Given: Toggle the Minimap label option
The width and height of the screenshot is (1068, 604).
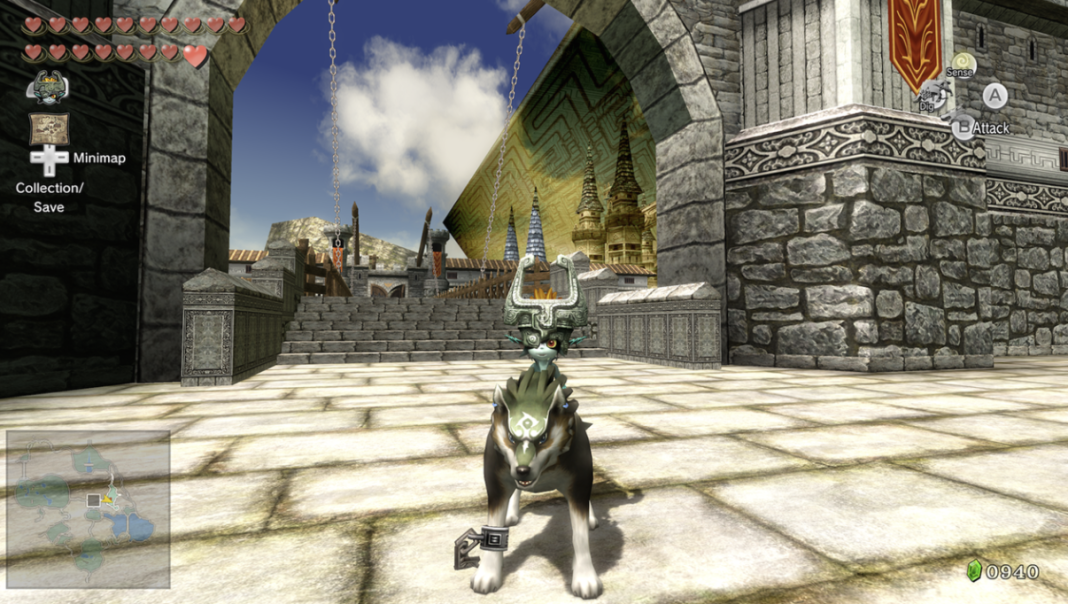Looking at the screenshot, I should pyautogui.click(x=98, y=158).
